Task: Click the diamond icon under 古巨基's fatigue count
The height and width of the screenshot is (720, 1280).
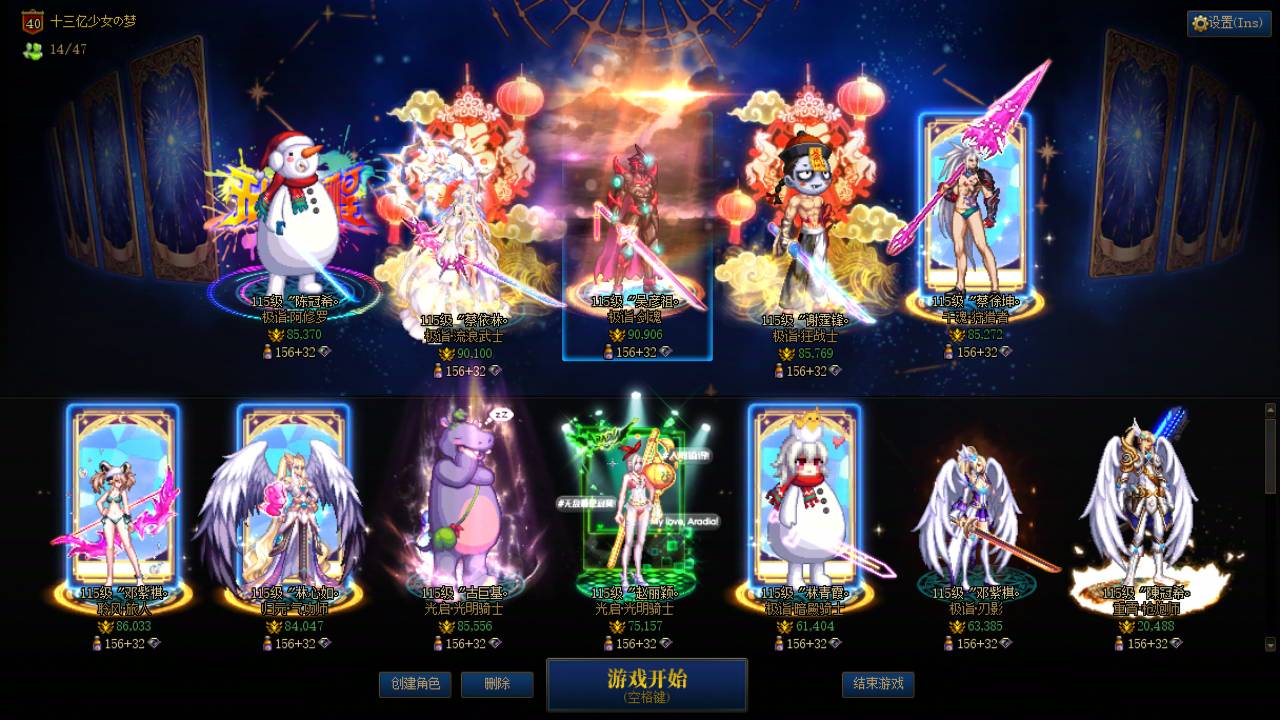Action: 495,643
